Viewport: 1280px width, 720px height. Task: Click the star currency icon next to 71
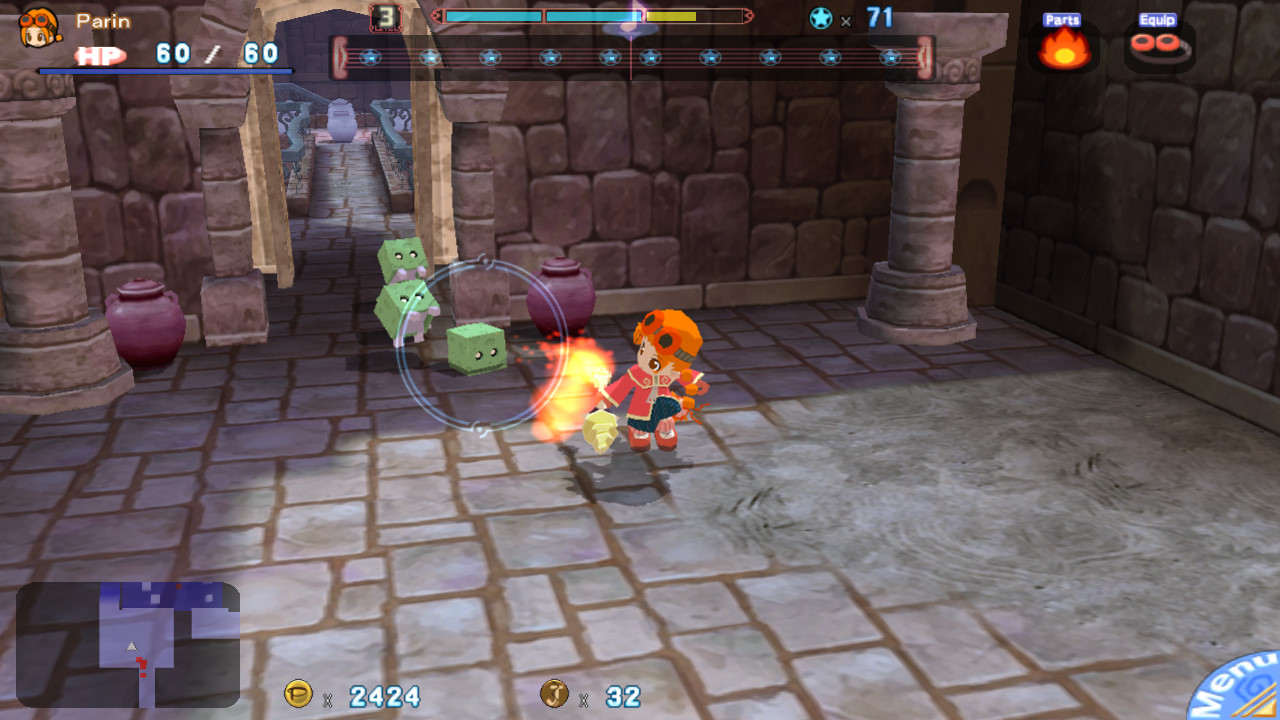(x=822, y=17)
